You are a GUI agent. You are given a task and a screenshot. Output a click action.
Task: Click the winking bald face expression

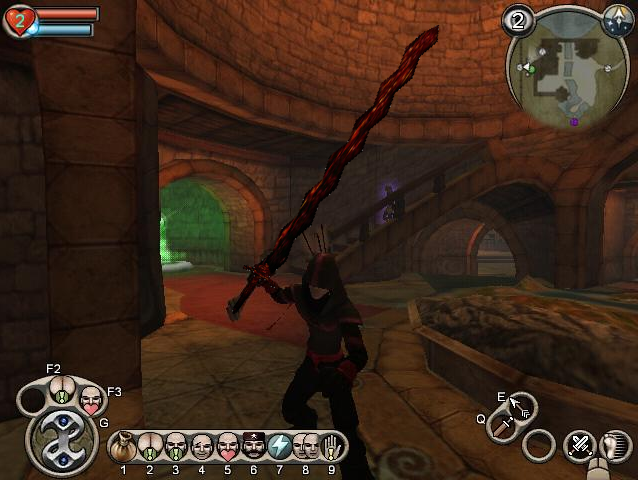click(x=202, y=446)
